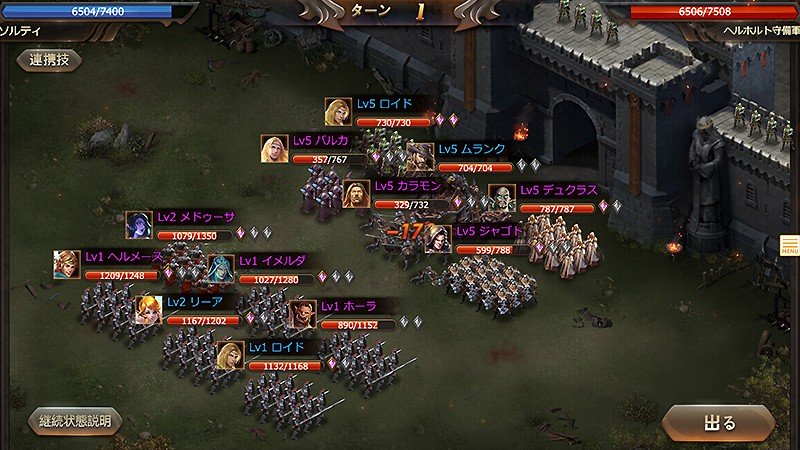This screenshot has height=450, width=800.
Task: Select the Lv2 メドゥーサ unit portrait
Action: pos(139,226)
